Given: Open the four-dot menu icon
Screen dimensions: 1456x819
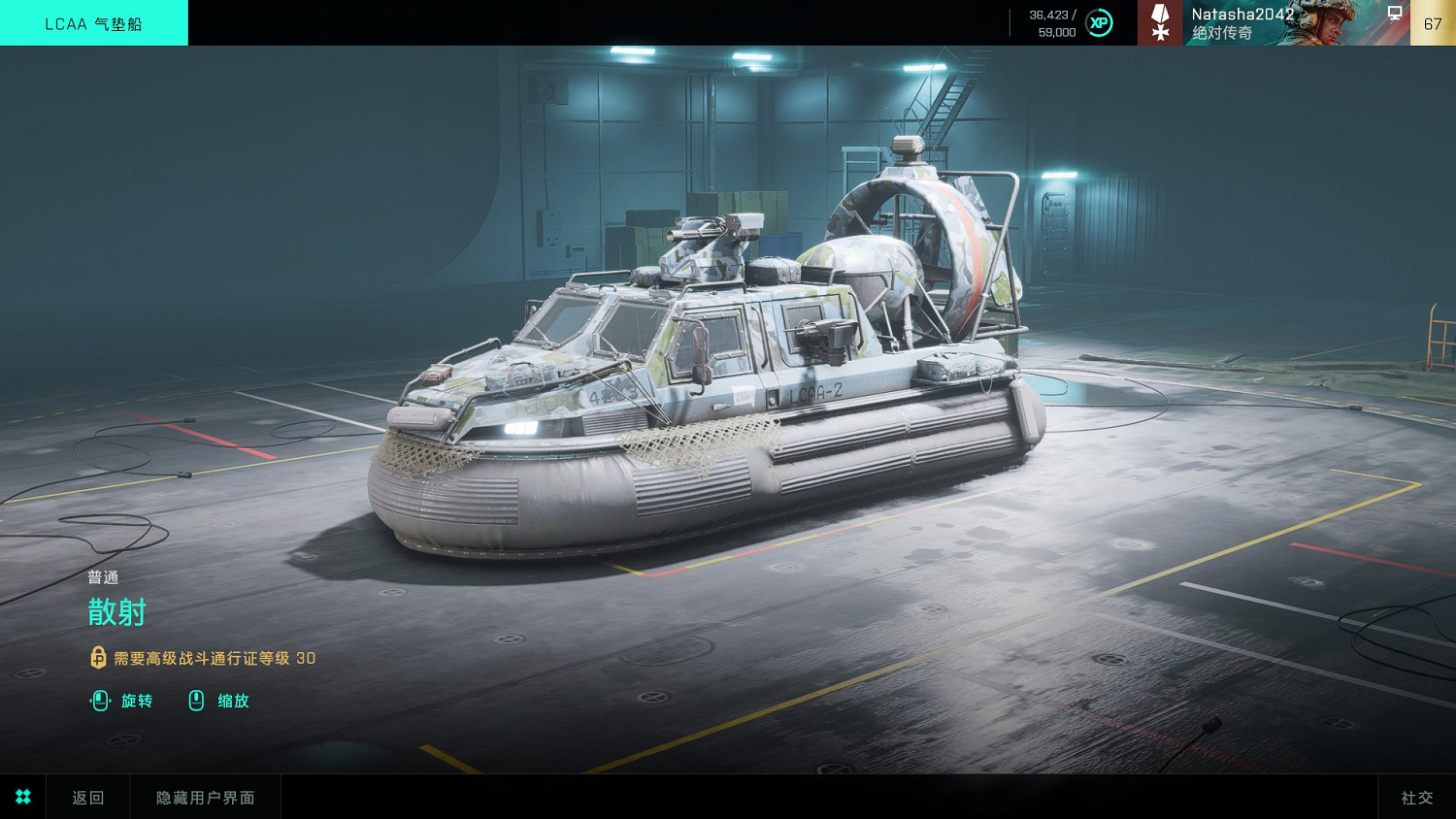Looking at the screenshot, I should [x=23, y=797].
